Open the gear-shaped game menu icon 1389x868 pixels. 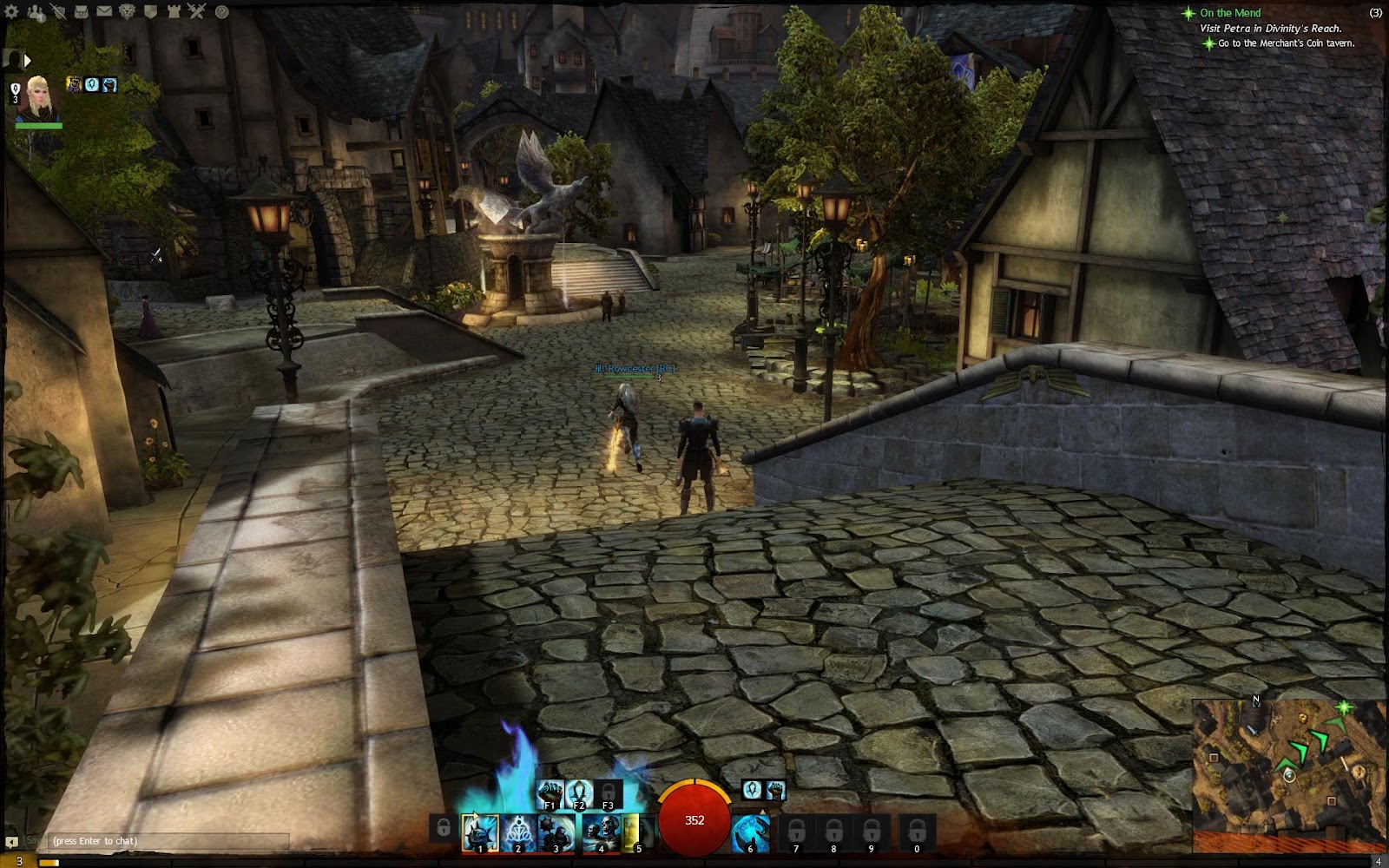[x=12, y=12]
